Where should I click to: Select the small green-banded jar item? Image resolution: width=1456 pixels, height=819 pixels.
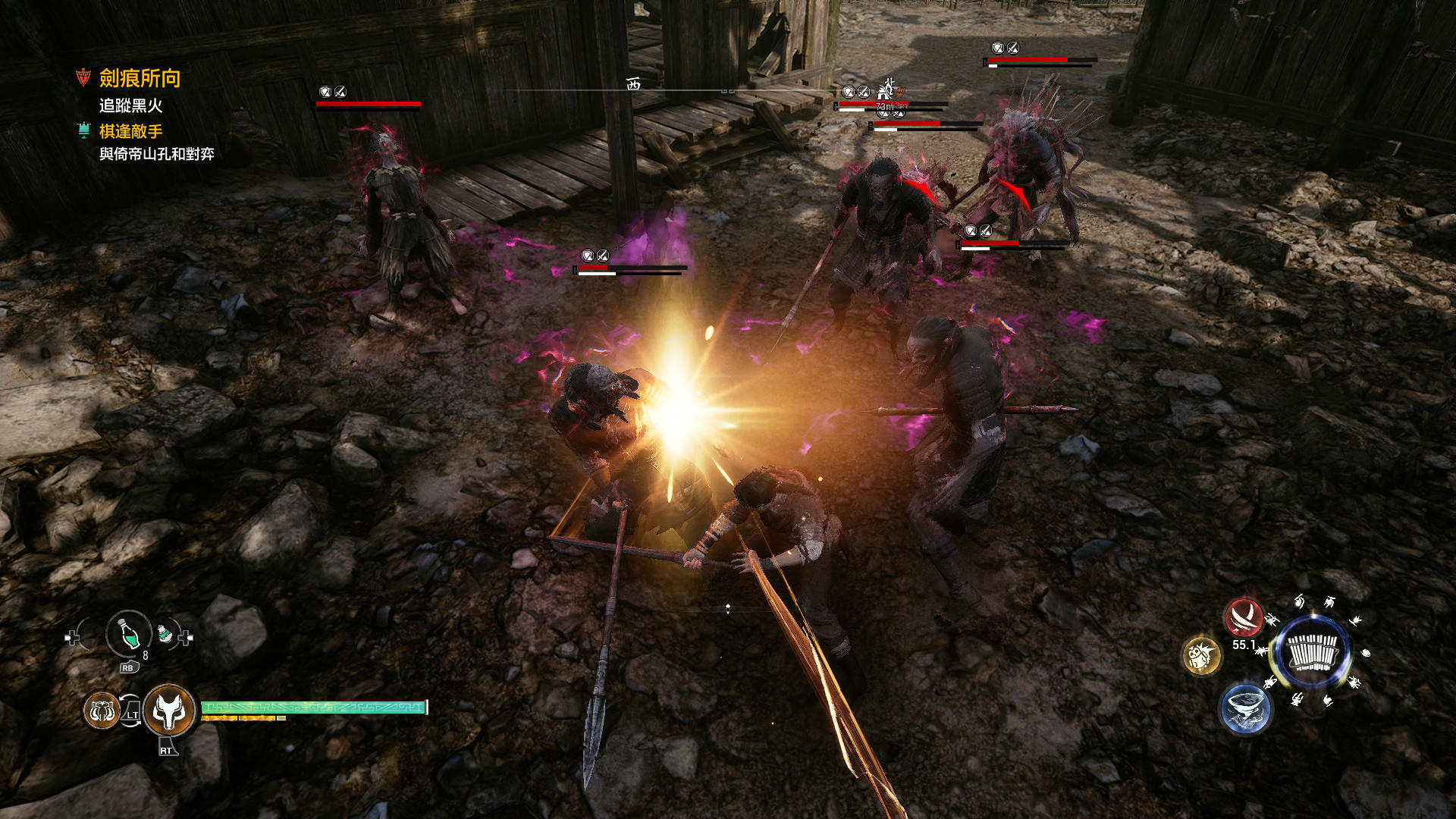pyautogui.click(x=165, y=633)
